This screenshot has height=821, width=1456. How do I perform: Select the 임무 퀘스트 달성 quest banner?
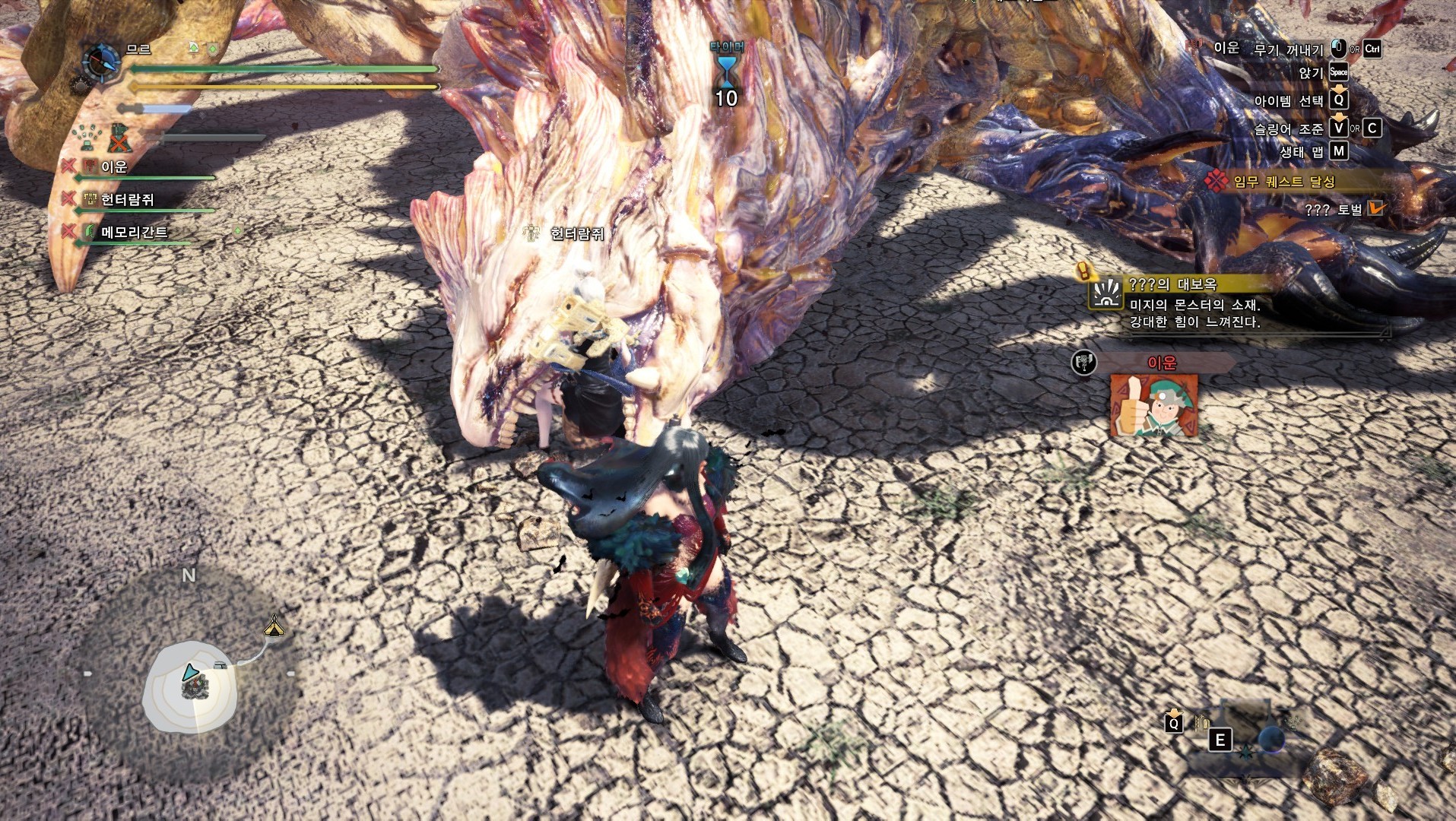pos(1283,181)
